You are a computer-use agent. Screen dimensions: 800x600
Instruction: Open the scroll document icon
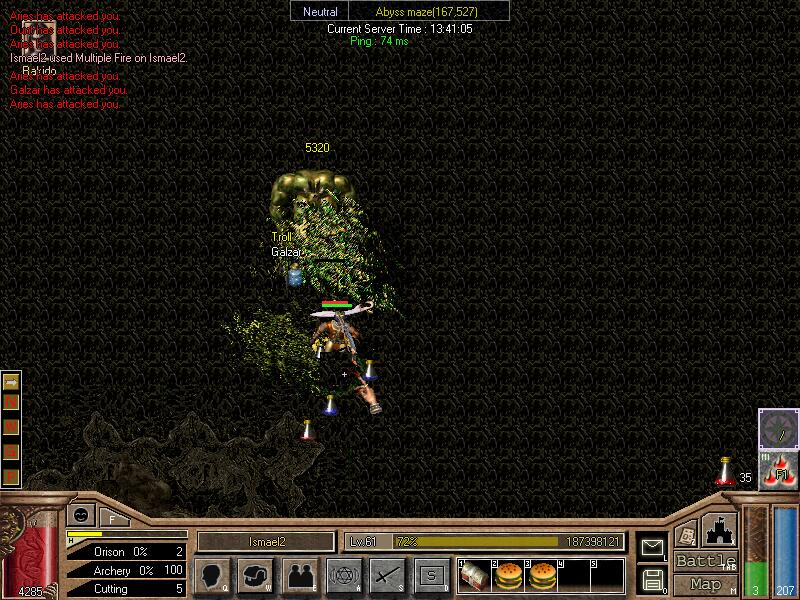click(x=686, y=534)
